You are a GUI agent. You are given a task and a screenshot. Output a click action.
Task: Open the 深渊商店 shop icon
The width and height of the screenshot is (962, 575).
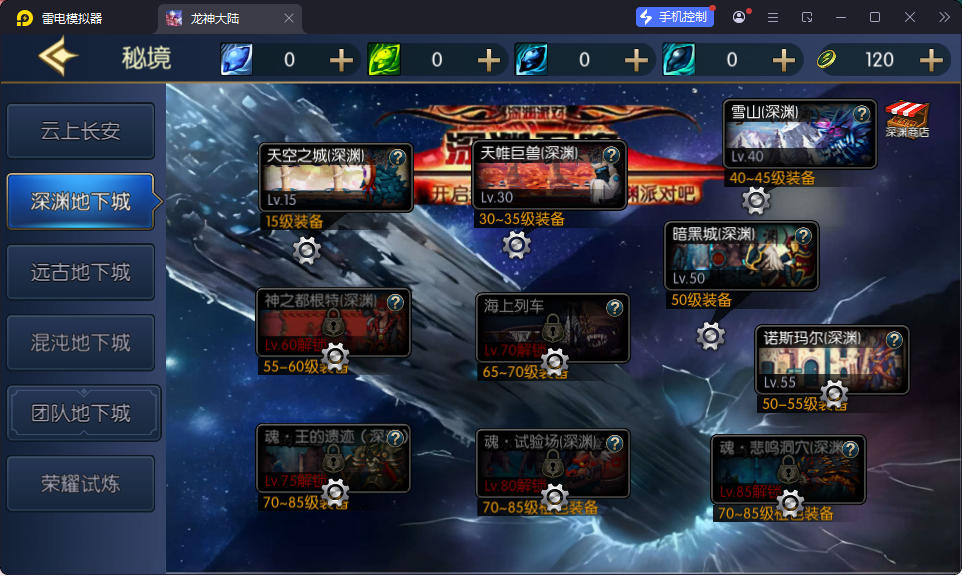pyautogui.click(x=907, y=120)
